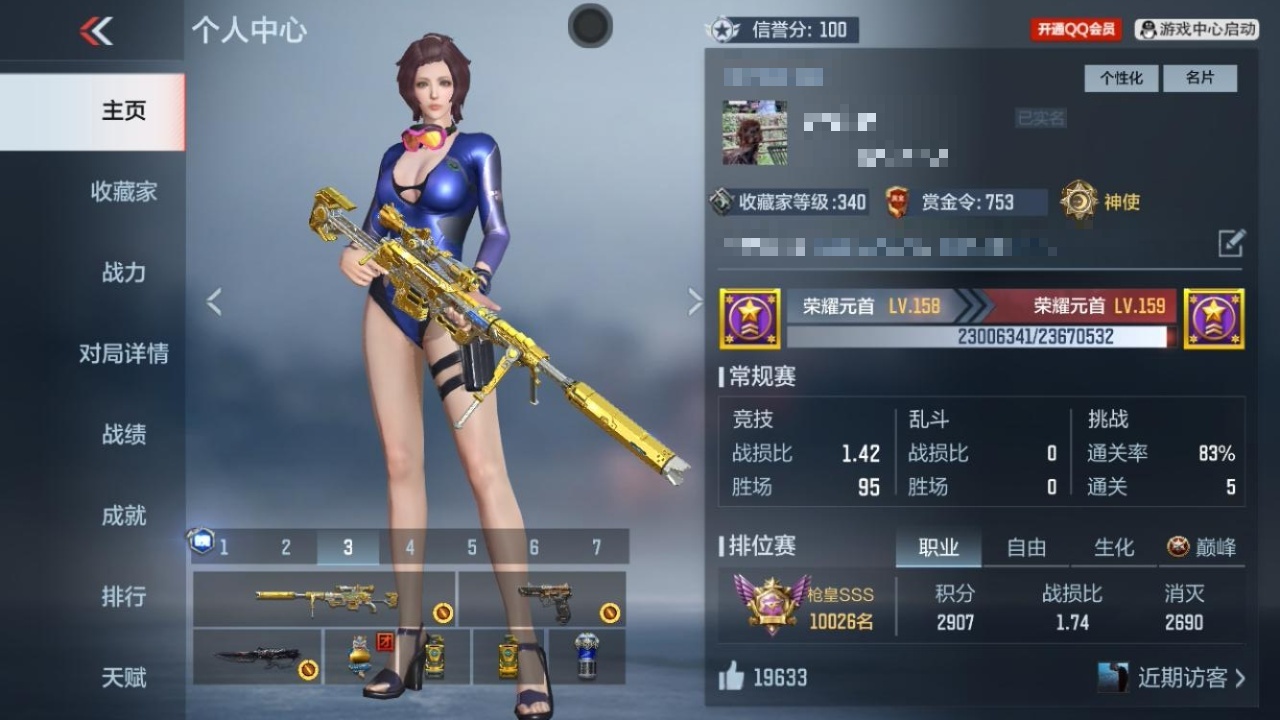This screenshot has height=720, width=1280.
Task: Select the 战力 sidebar entry
Action: [123, 272]
